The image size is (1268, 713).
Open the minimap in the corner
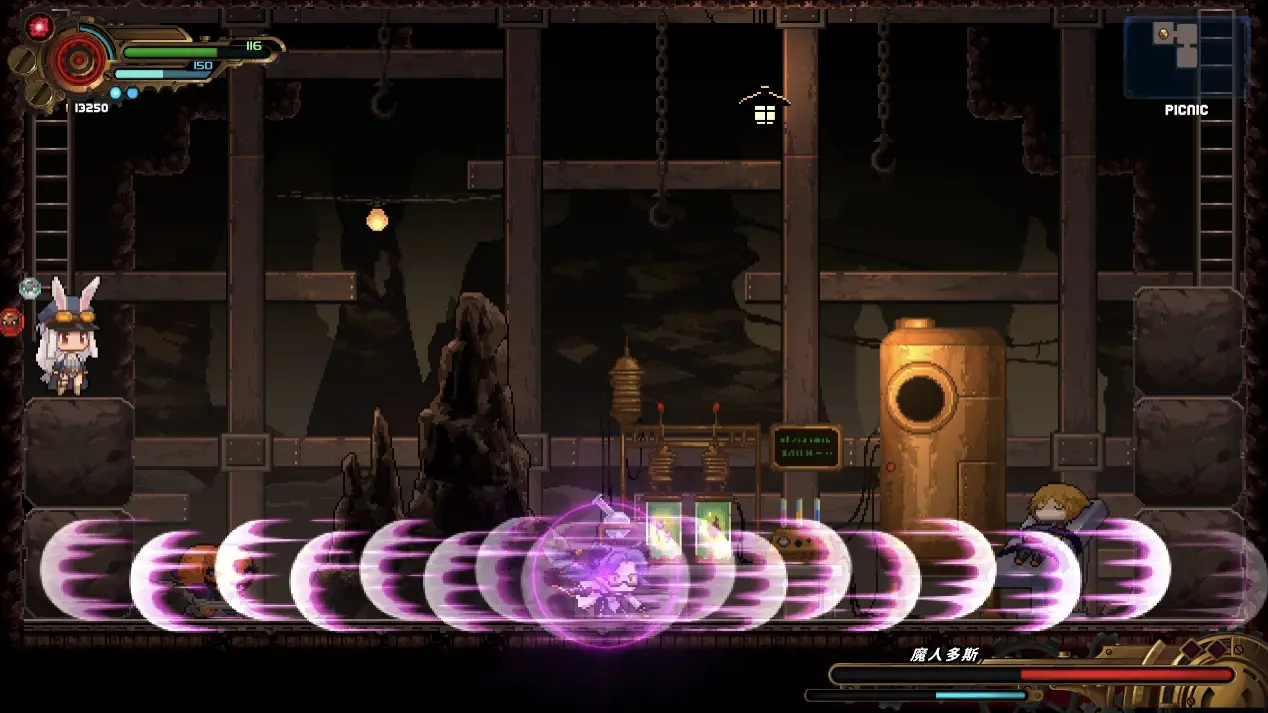tap(1186, 56)
